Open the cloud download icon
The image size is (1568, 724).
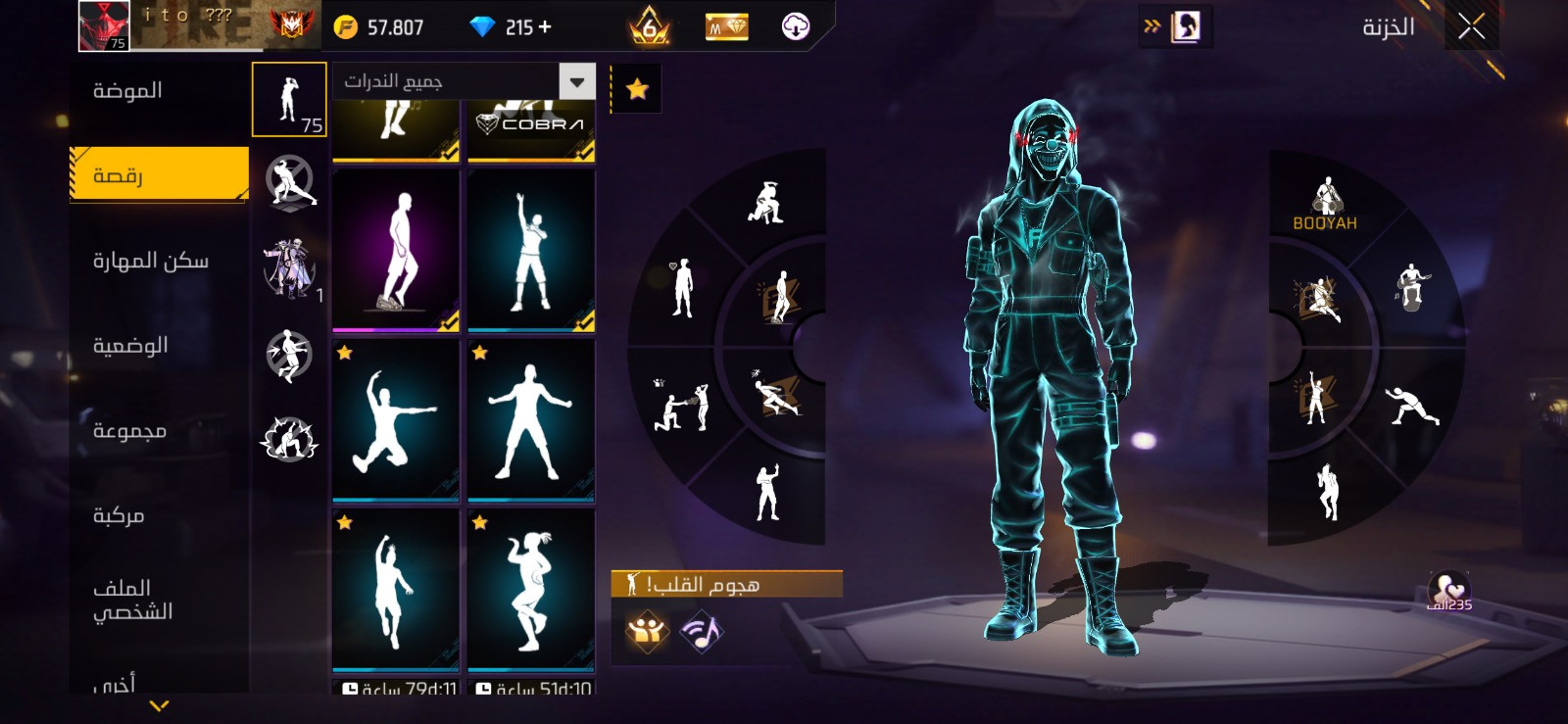795,26
